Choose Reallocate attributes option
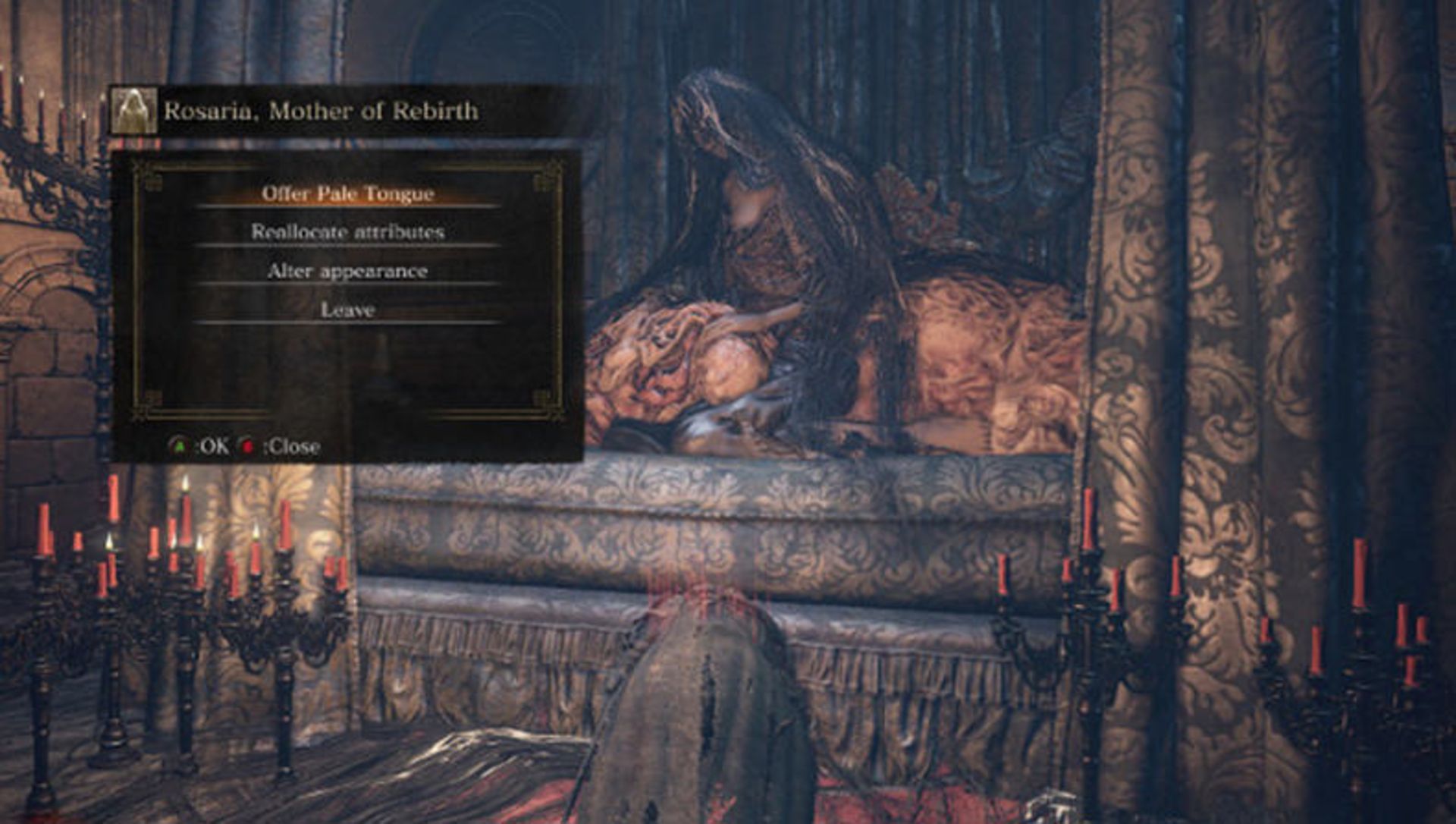The width and height of the screenshot is (1456, 824). 347,232
